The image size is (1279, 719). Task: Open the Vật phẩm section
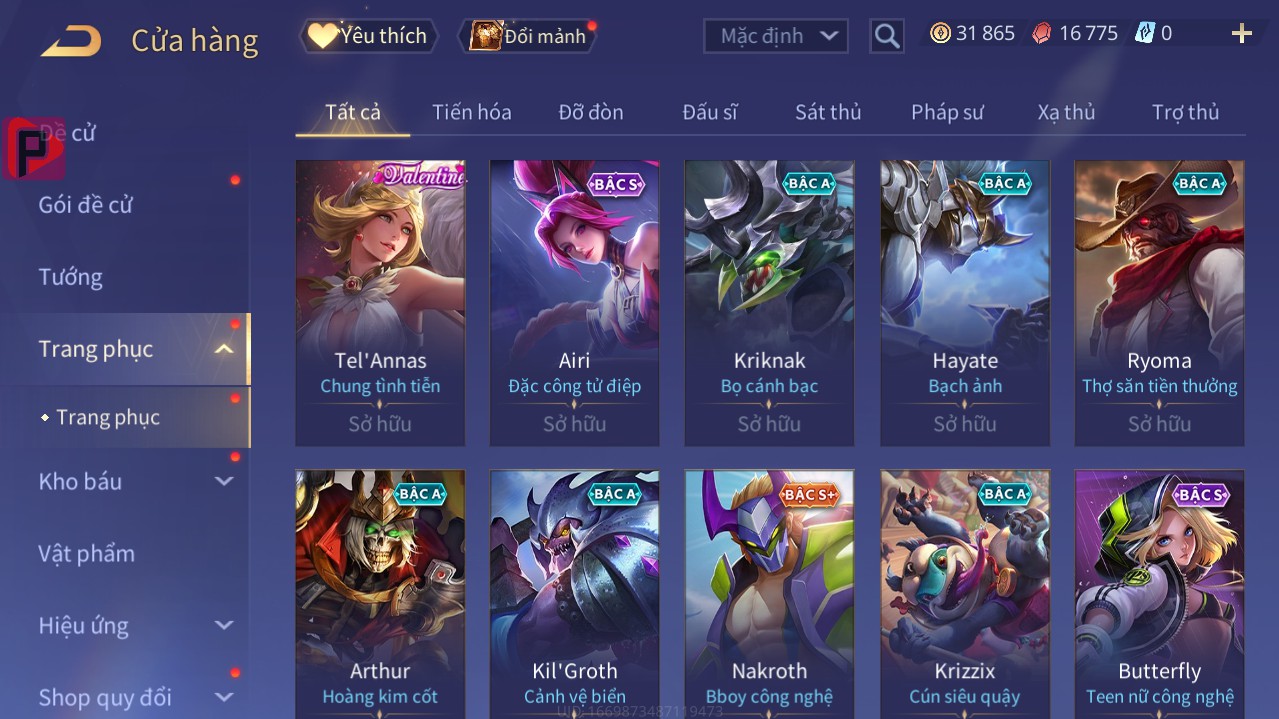pos(86,553)
